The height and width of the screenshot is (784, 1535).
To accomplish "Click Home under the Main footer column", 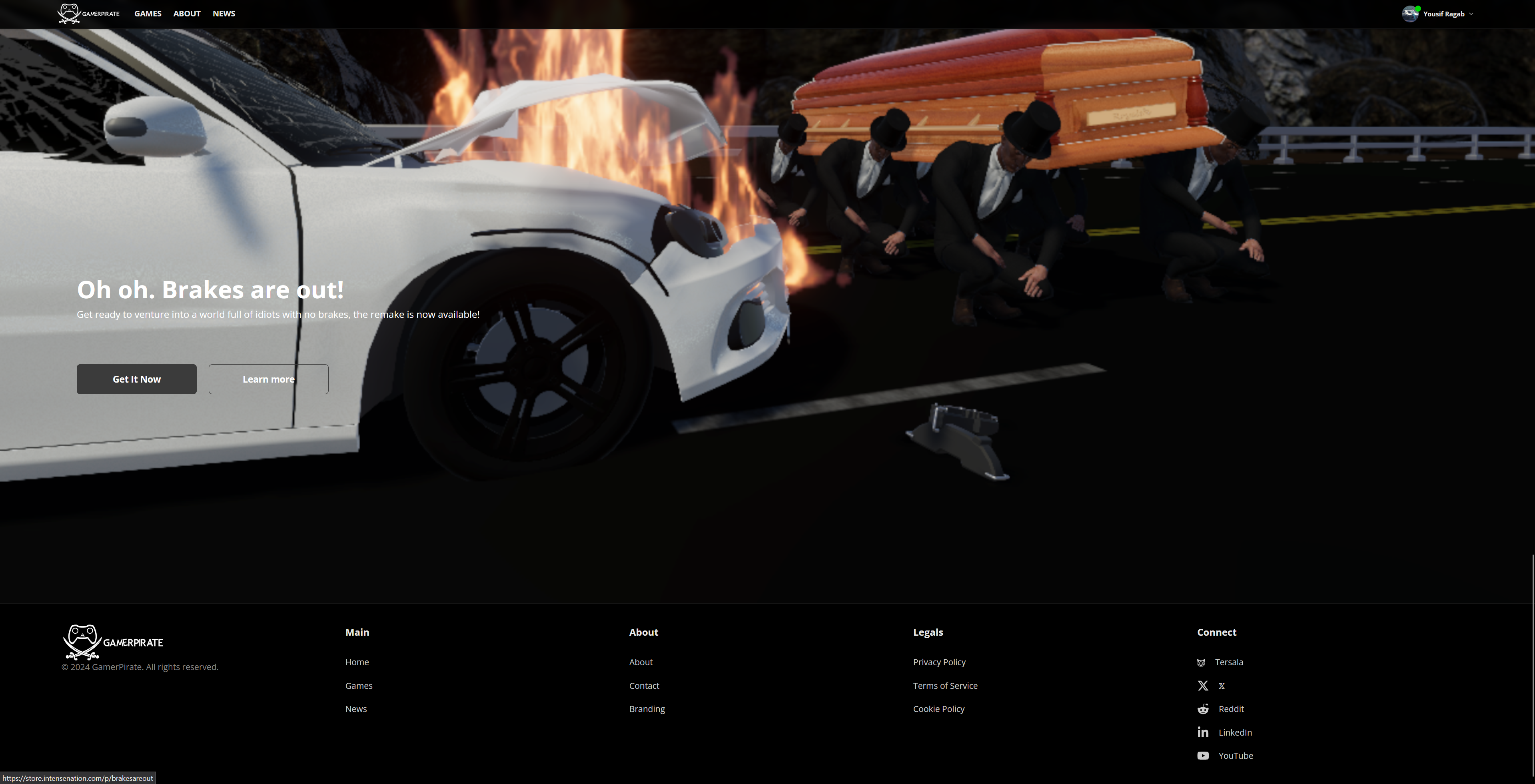I will (357, 662).
